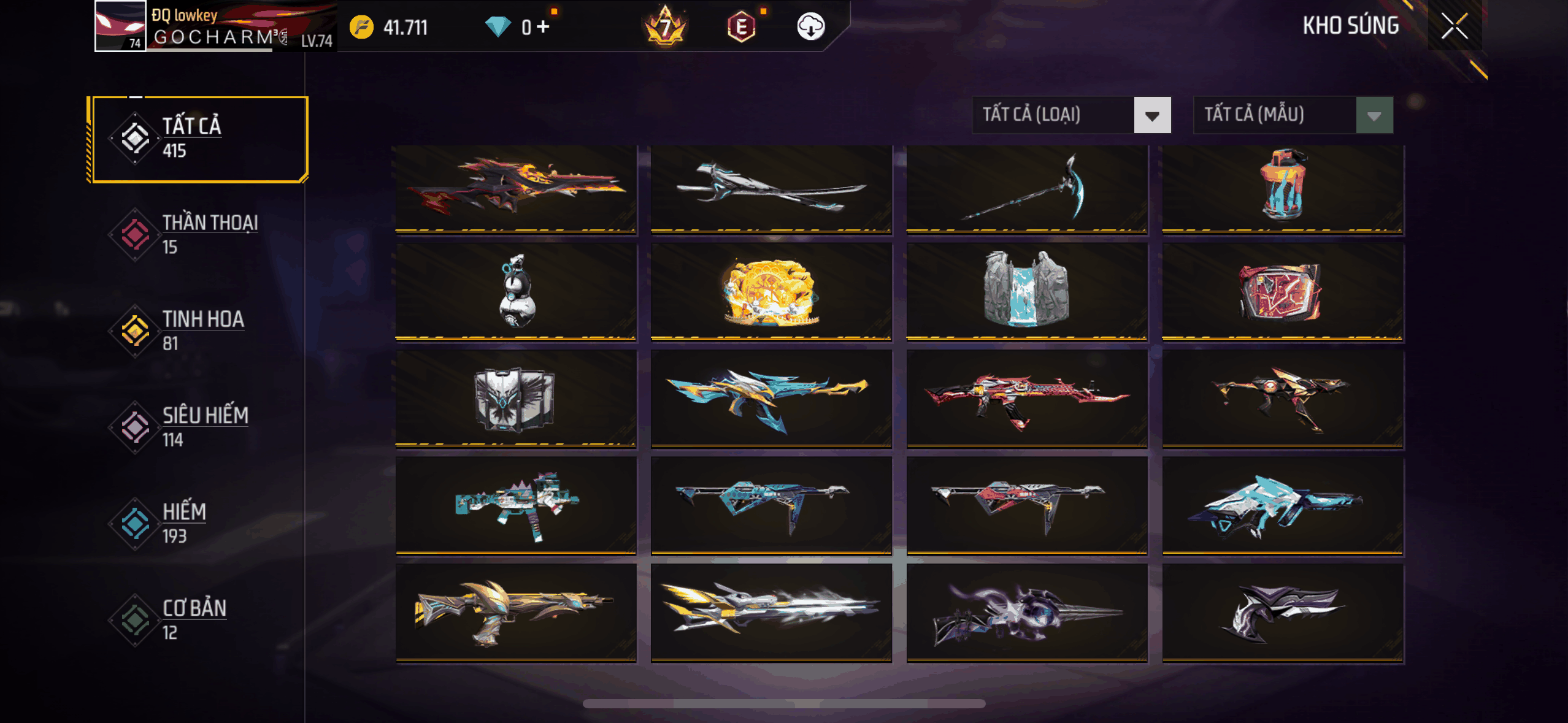The height and width of the screenshot is (723, 1568).
Task: Add diamonds with the plus button
Action: [543, 27]
